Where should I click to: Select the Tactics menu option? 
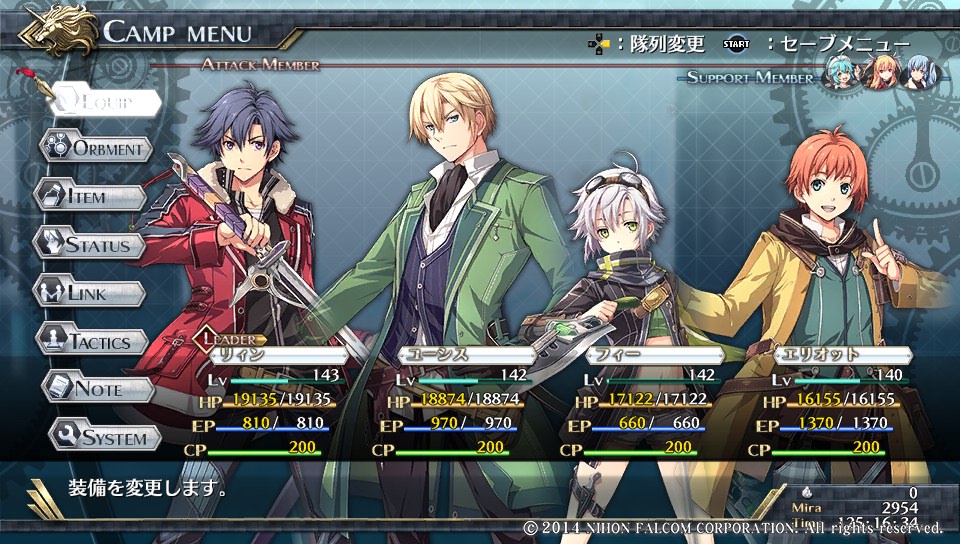[93, 340]
